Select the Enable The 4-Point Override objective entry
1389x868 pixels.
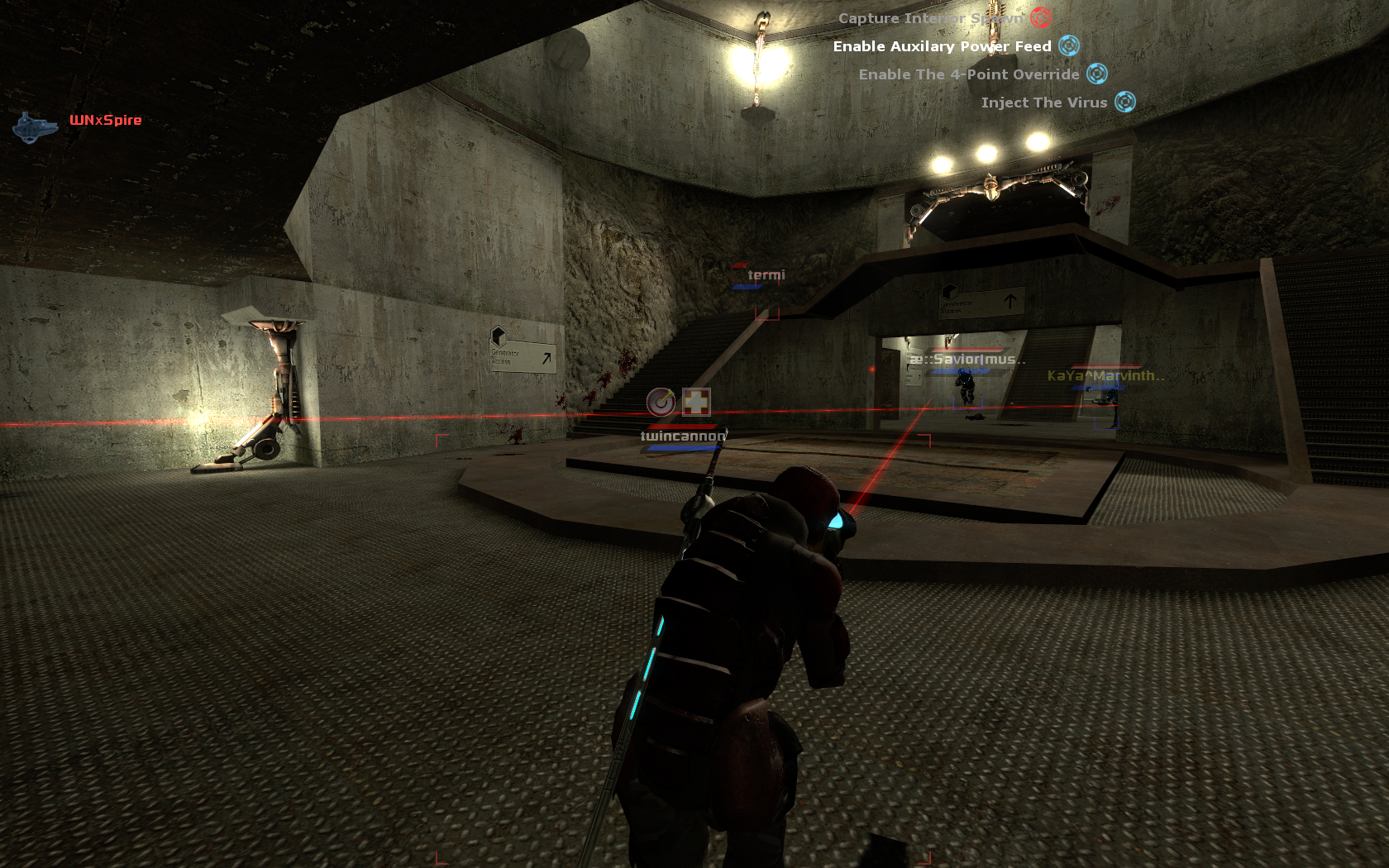tap(967, 74)
